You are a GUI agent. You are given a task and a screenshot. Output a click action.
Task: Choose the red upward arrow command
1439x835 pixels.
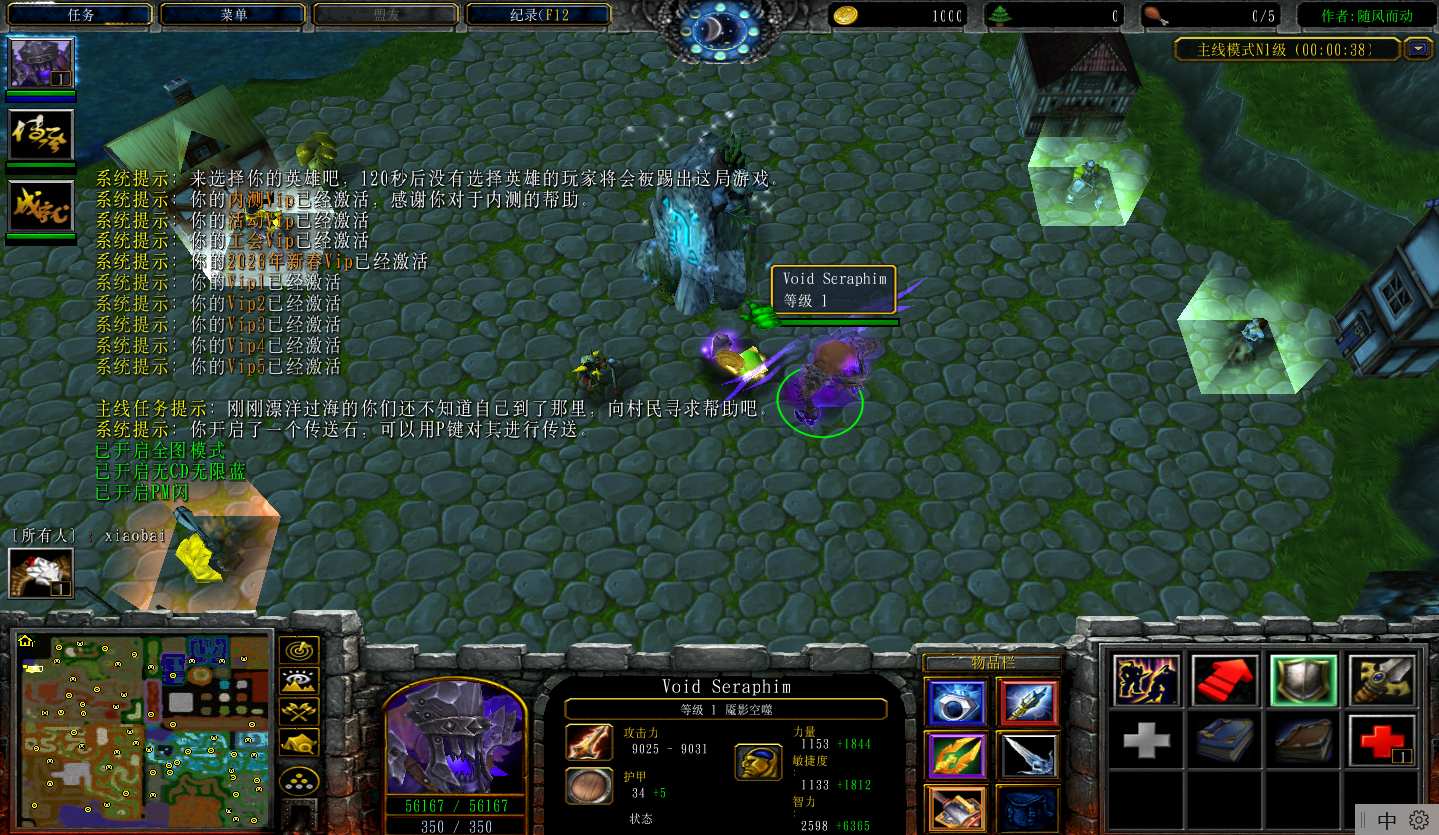tap(1226, 681)
